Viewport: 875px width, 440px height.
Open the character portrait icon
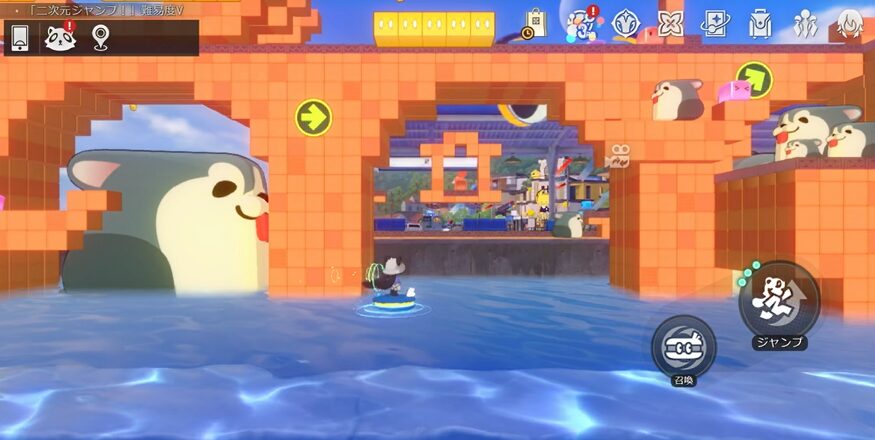pos(850,23)
